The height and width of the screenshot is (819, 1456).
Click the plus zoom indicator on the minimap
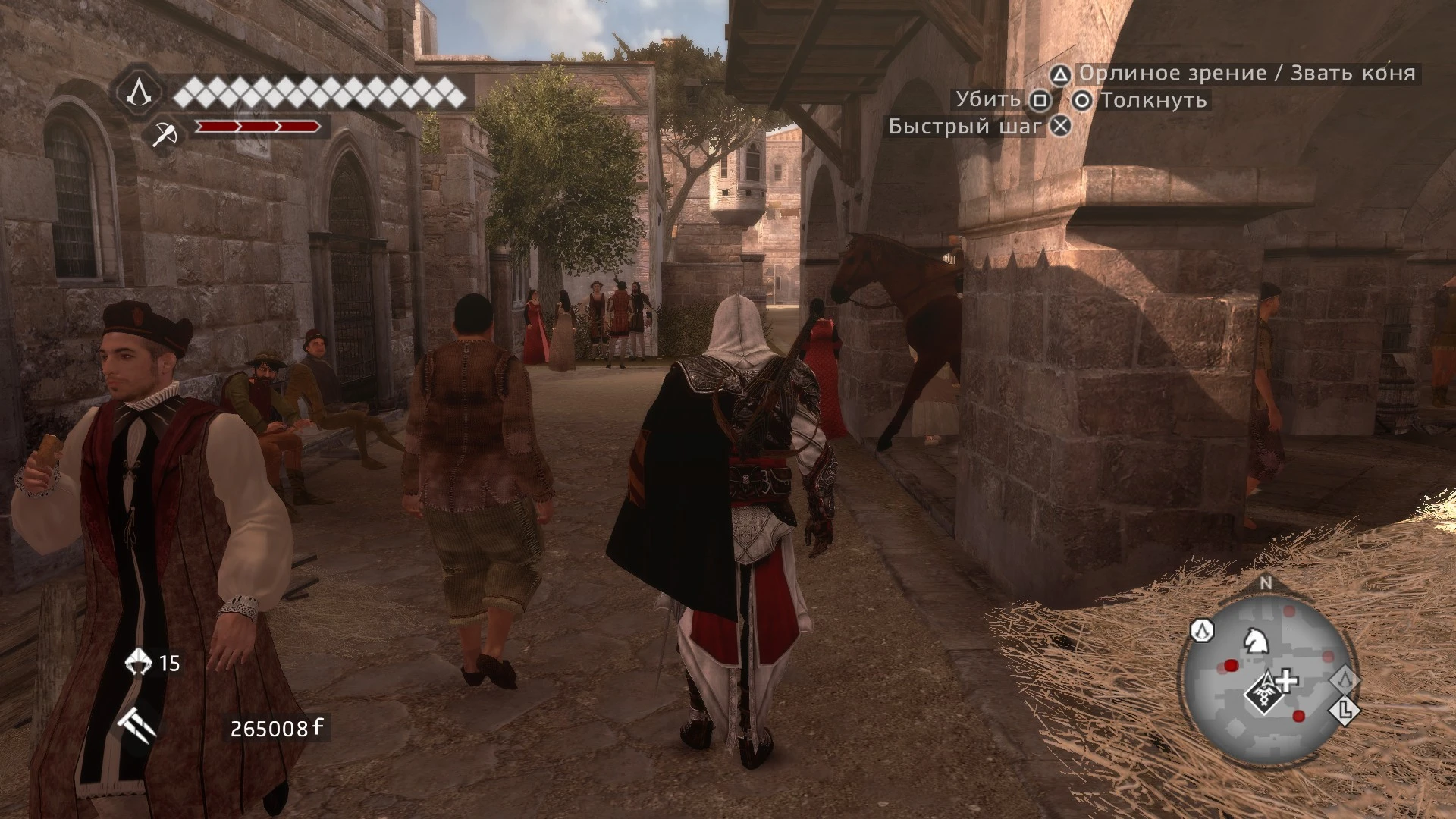(x=1286, y=682)
